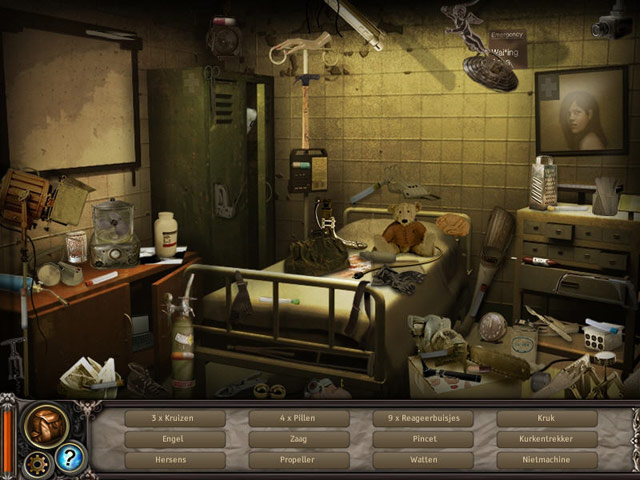Choose the '9 x Reageerbuisjes' entry
This screenshot has height=480, width=640.
click(x=423, y=418)
